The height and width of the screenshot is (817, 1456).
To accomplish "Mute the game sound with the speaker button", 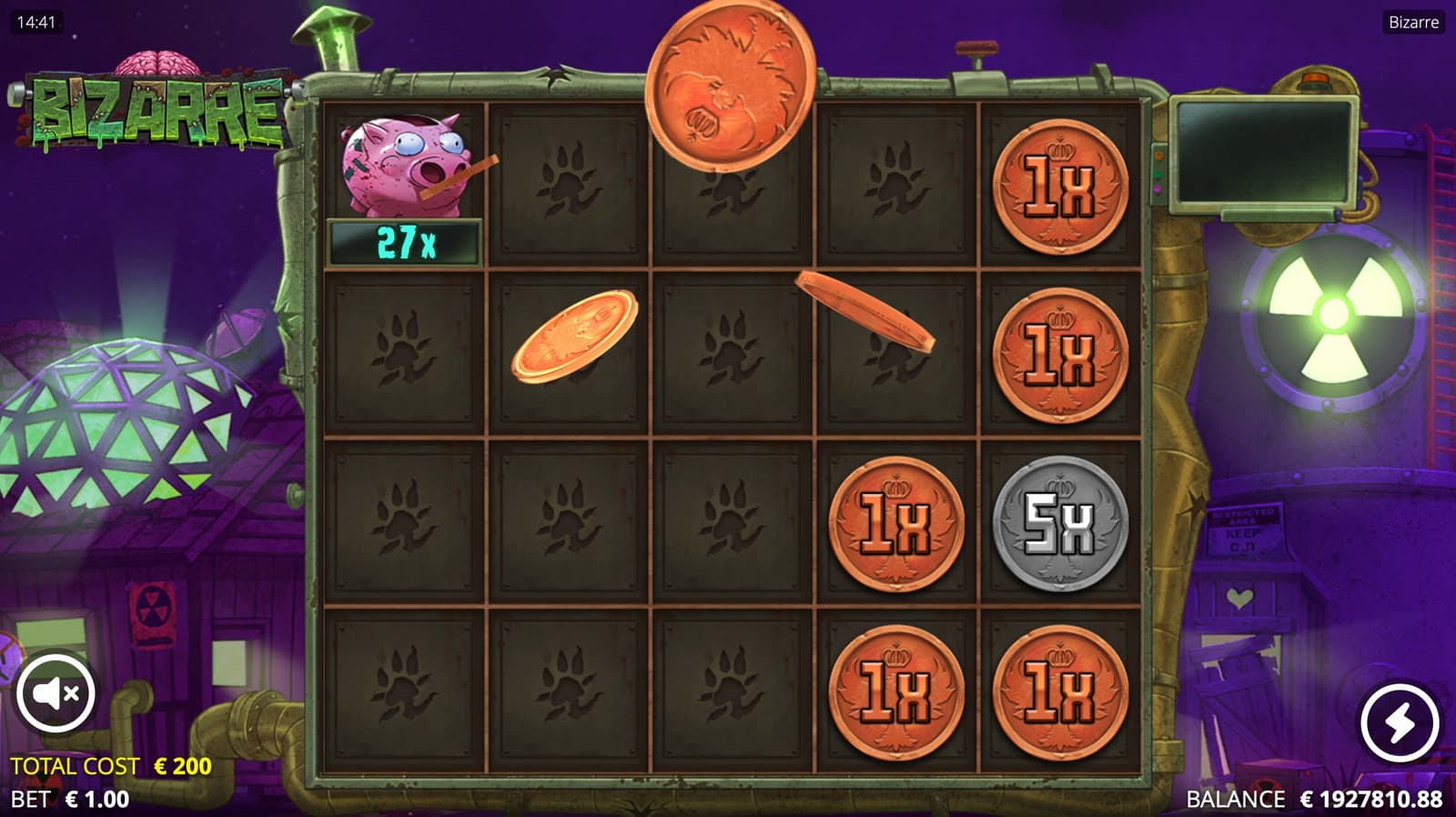I will click(56, 693).
